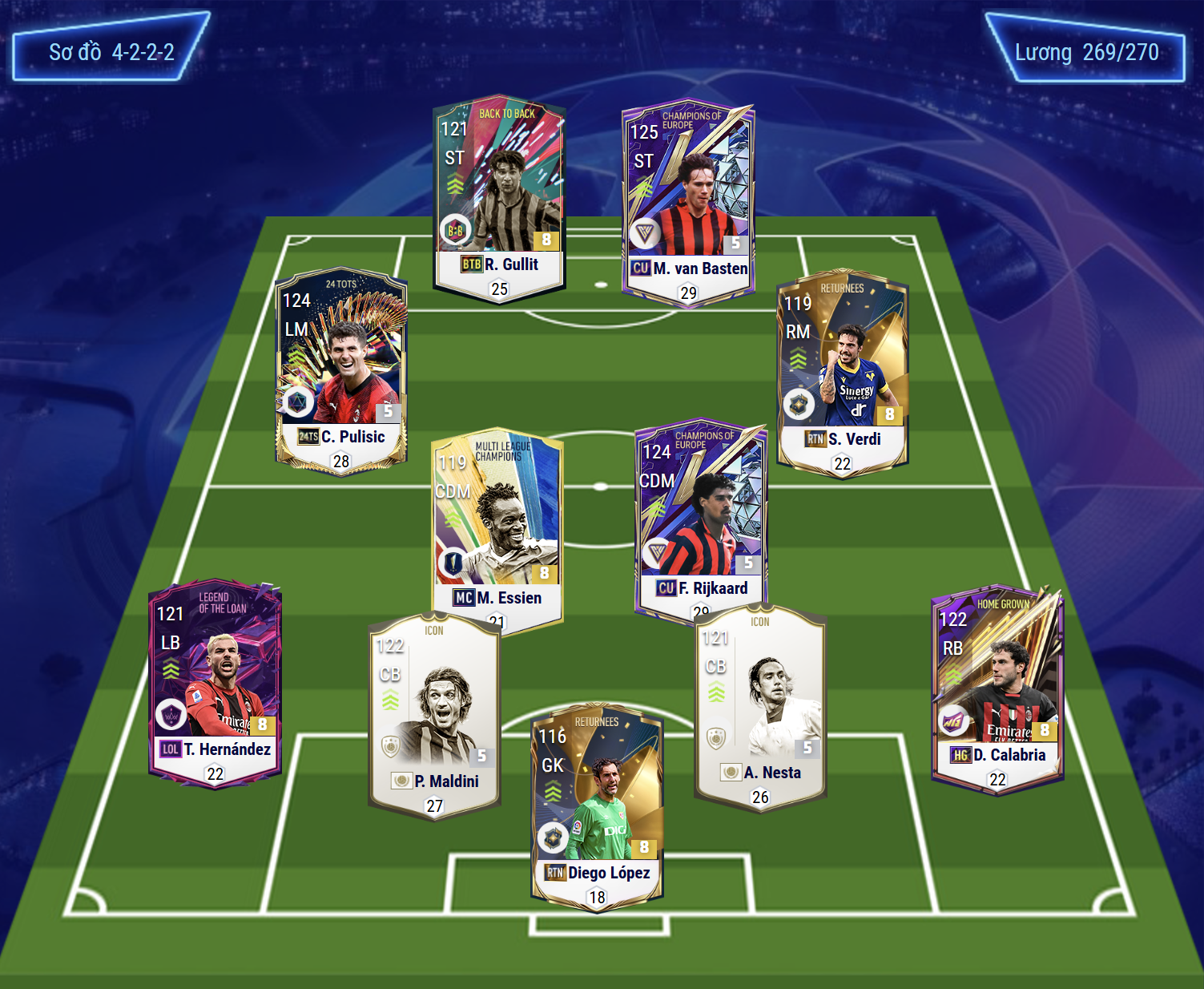Choose the Diego López goalkeeper card
Image resolution: width=1204 pixels, height=989 pixels.
pos(597,807)
